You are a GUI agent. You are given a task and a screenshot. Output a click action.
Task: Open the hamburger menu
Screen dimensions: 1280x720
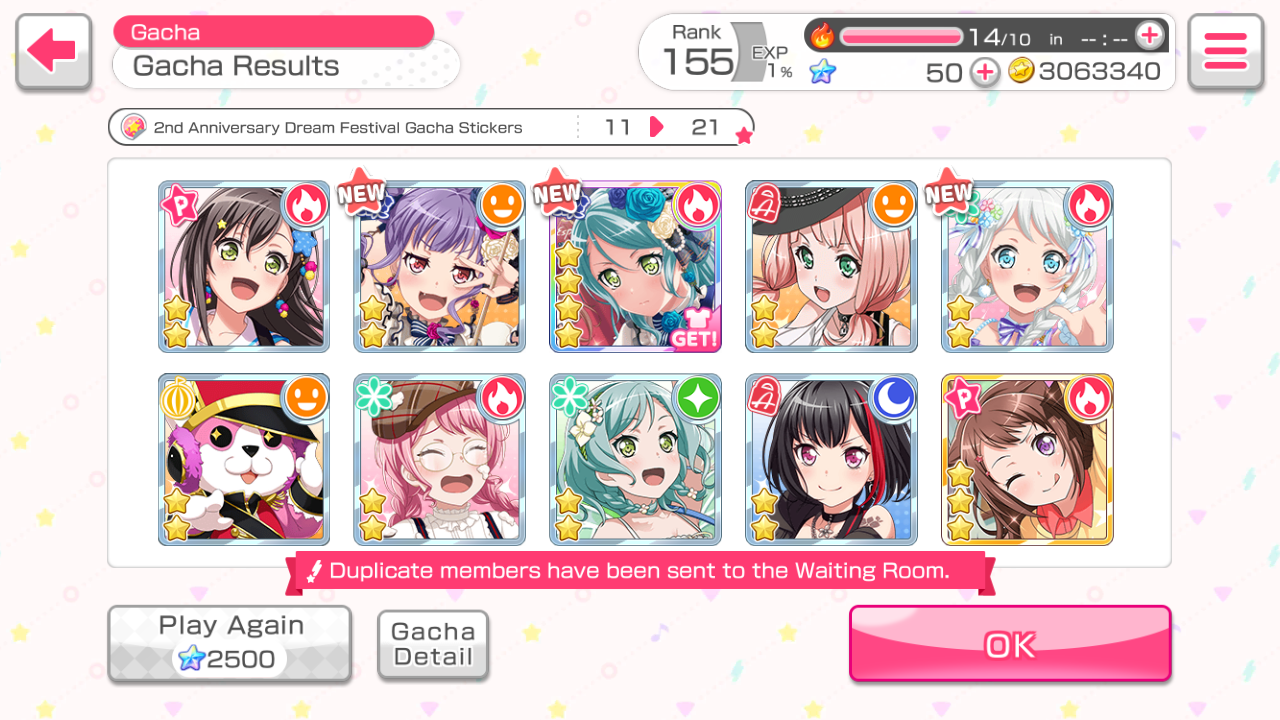click(1225, 52)
